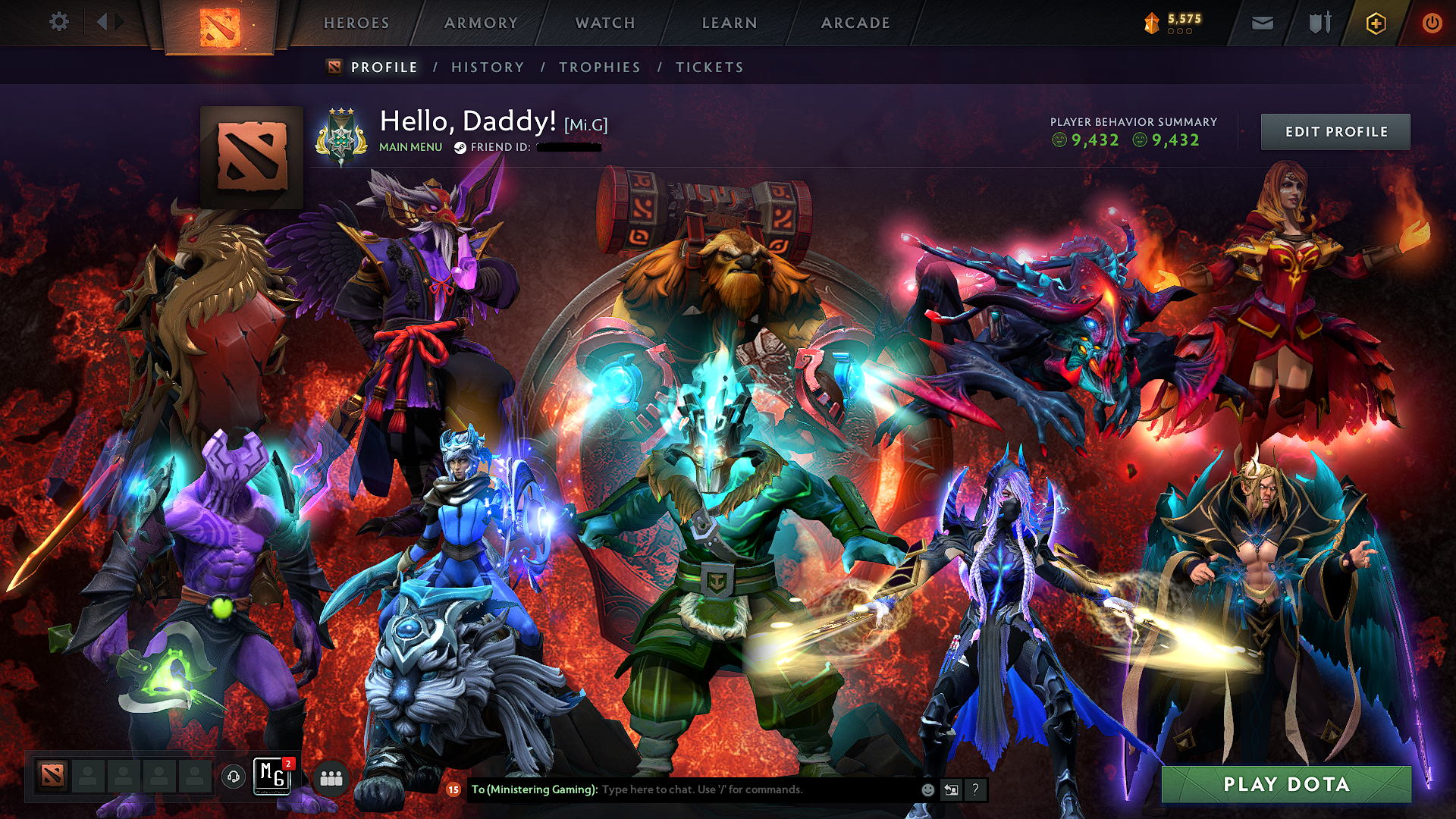This screenshot has width=1456, height=819.
Task: Click the smiley emoticon in the chat bar
Action: coord(928,789)
